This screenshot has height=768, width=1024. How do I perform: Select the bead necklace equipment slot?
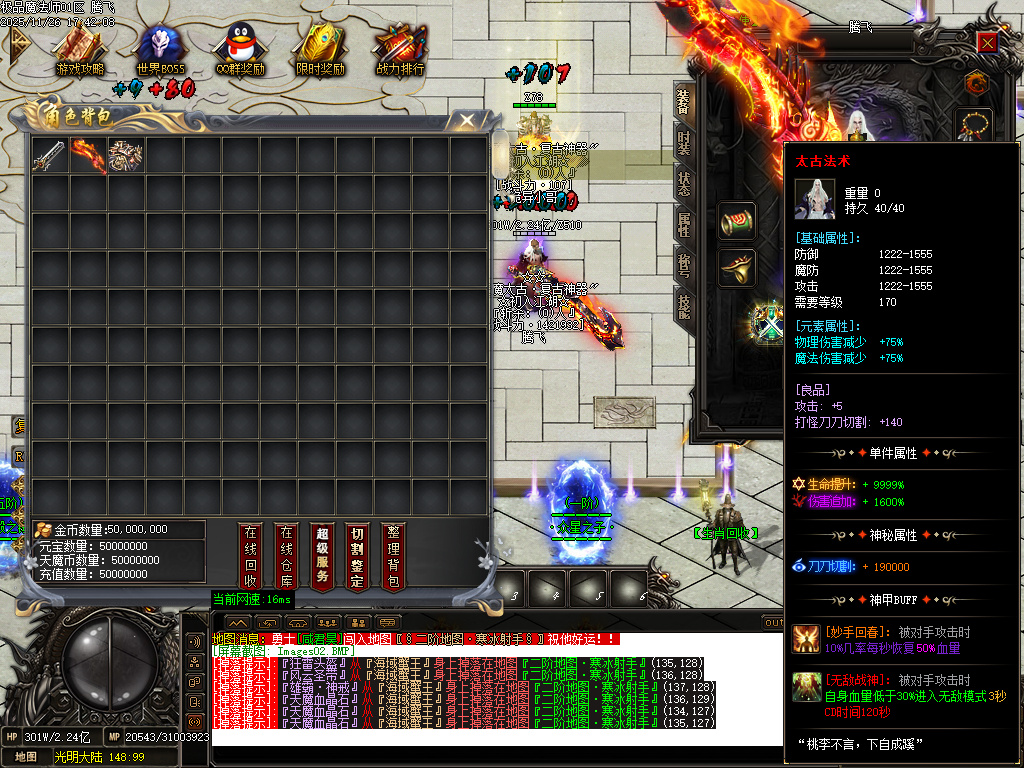[976, 125]
